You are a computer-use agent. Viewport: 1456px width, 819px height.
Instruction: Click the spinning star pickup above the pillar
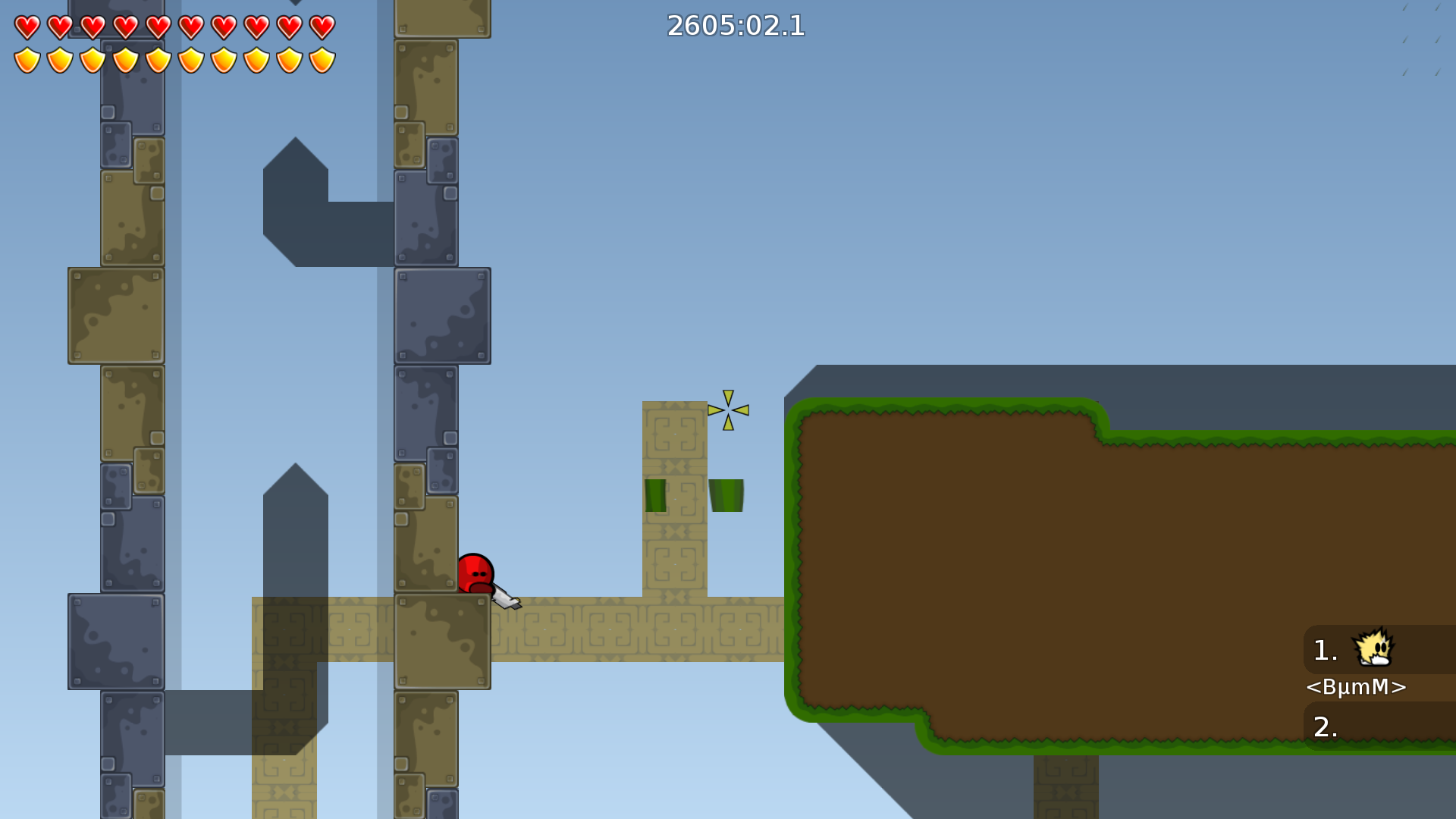tap(727, 410)
